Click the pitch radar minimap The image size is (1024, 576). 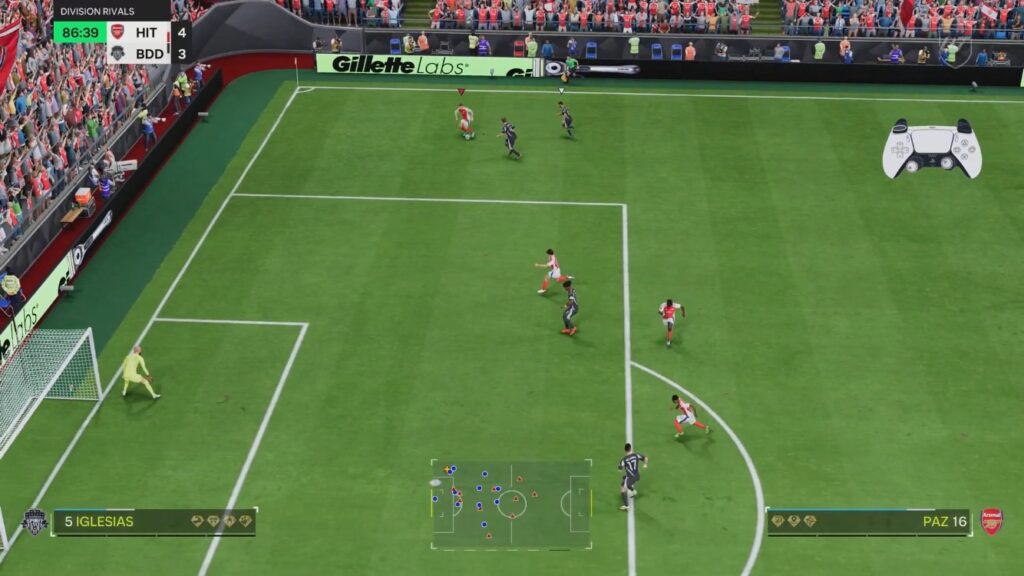511,503
